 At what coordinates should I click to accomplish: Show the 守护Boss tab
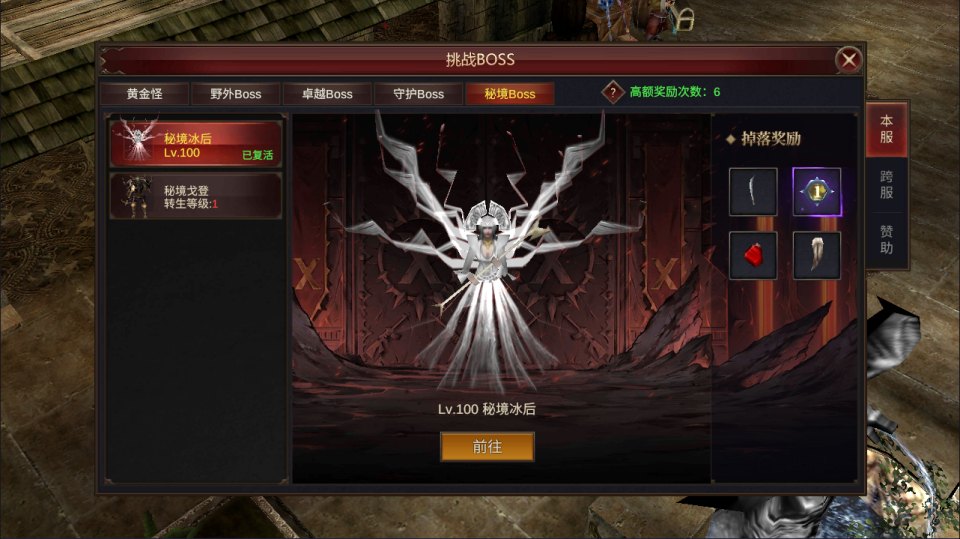click(418, 94)
